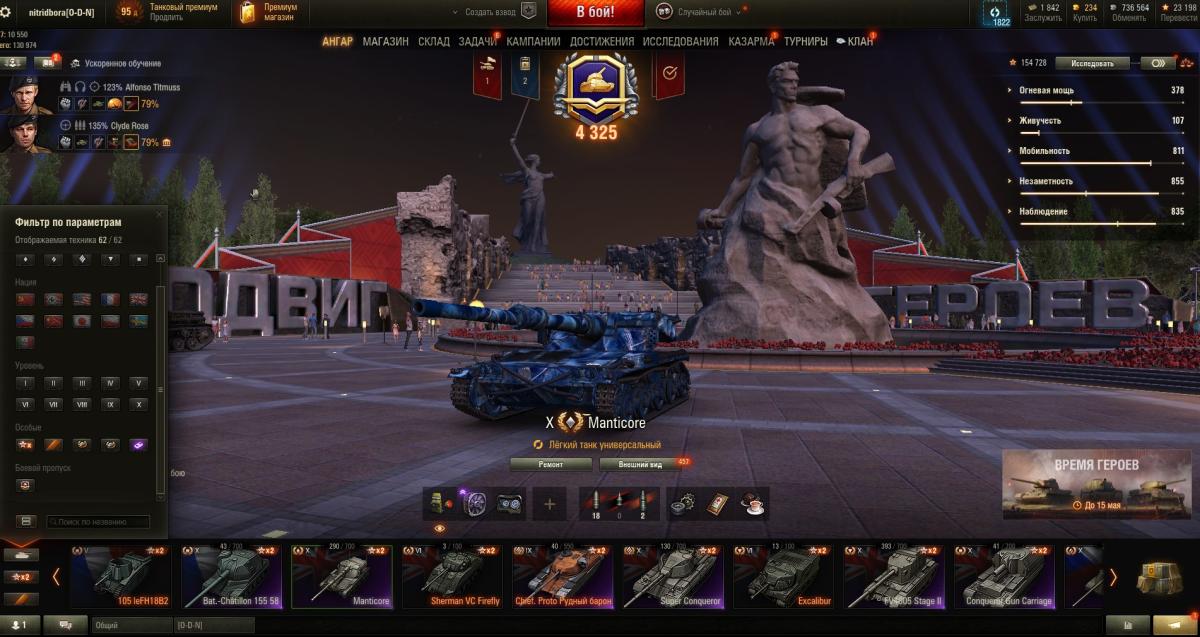Select the Sherman VC Firefly tank
Viewport: 1200px width, 637px height.
[452, 577]
